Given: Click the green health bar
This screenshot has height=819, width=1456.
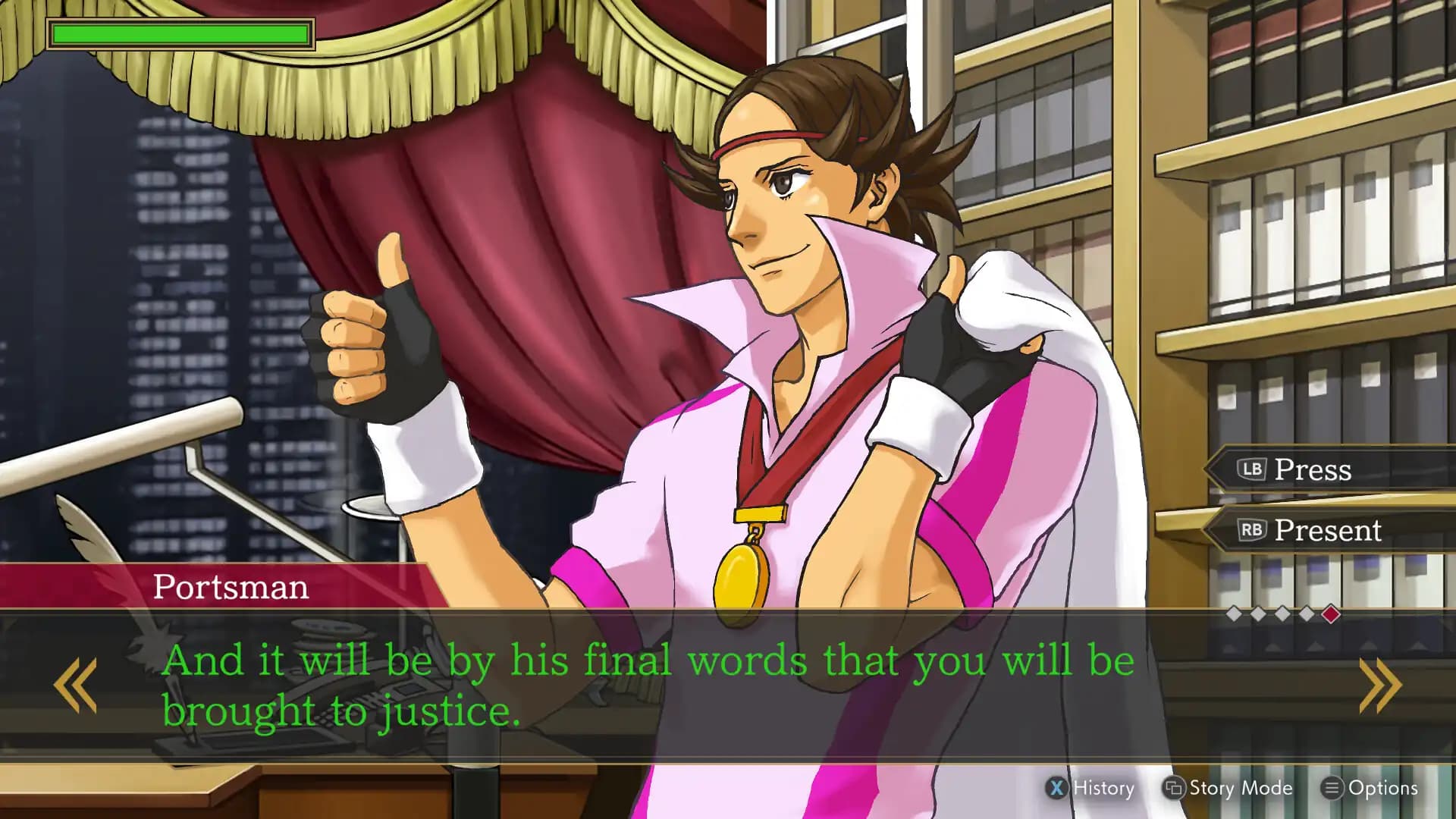Looking at the screenshot, I should tap(180, 33).
